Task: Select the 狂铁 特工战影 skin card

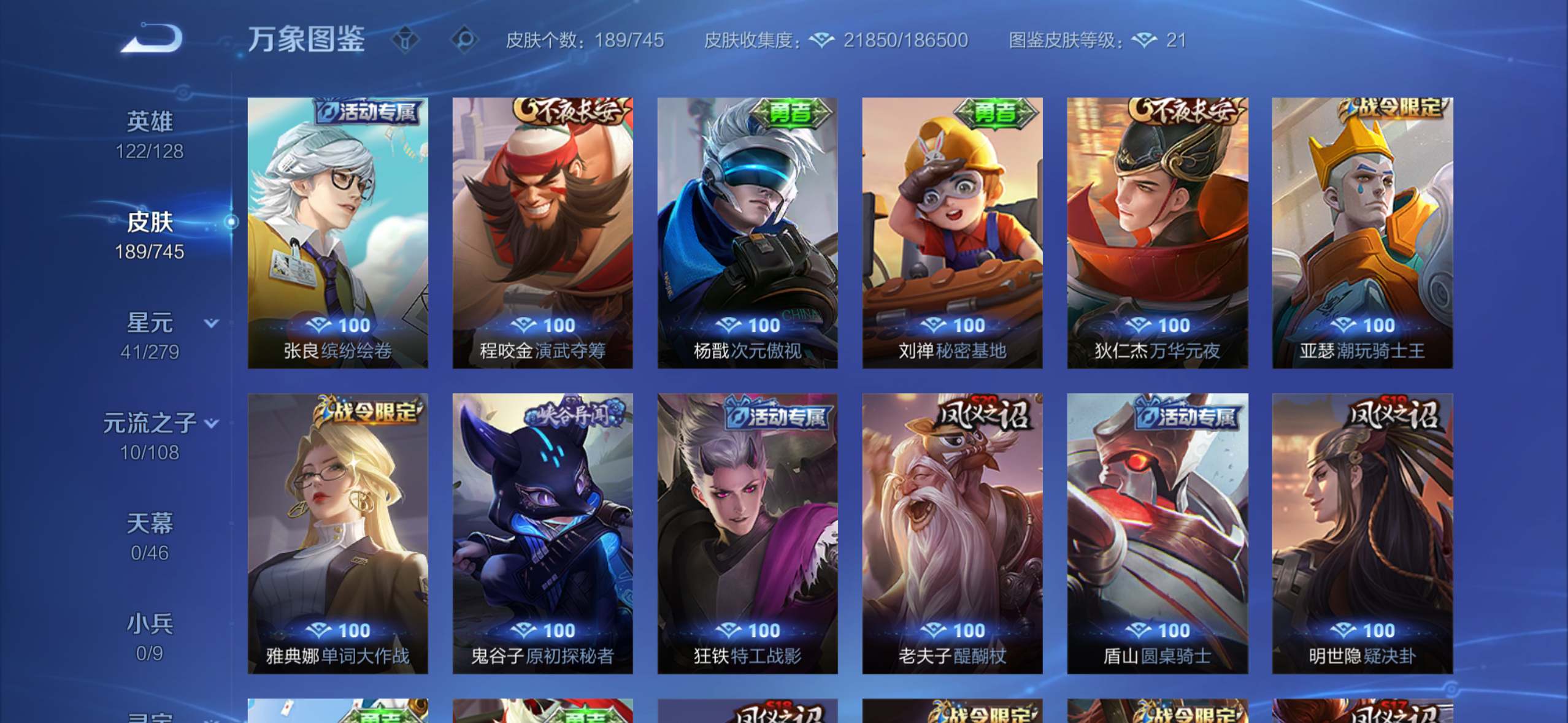Action: [747, 534]
